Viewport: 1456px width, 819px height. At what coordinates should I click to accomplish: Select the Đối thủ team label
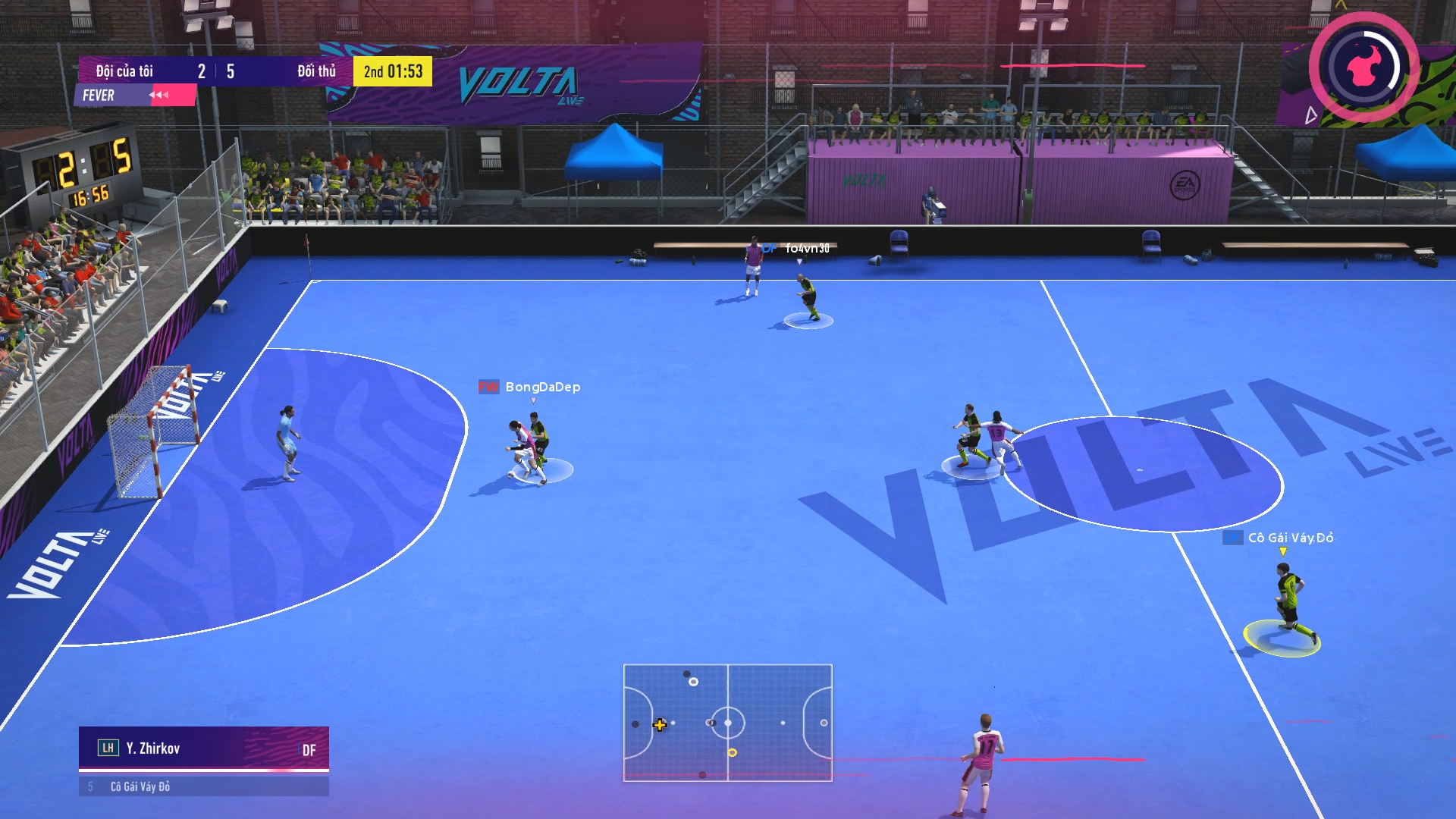[317, 71]
